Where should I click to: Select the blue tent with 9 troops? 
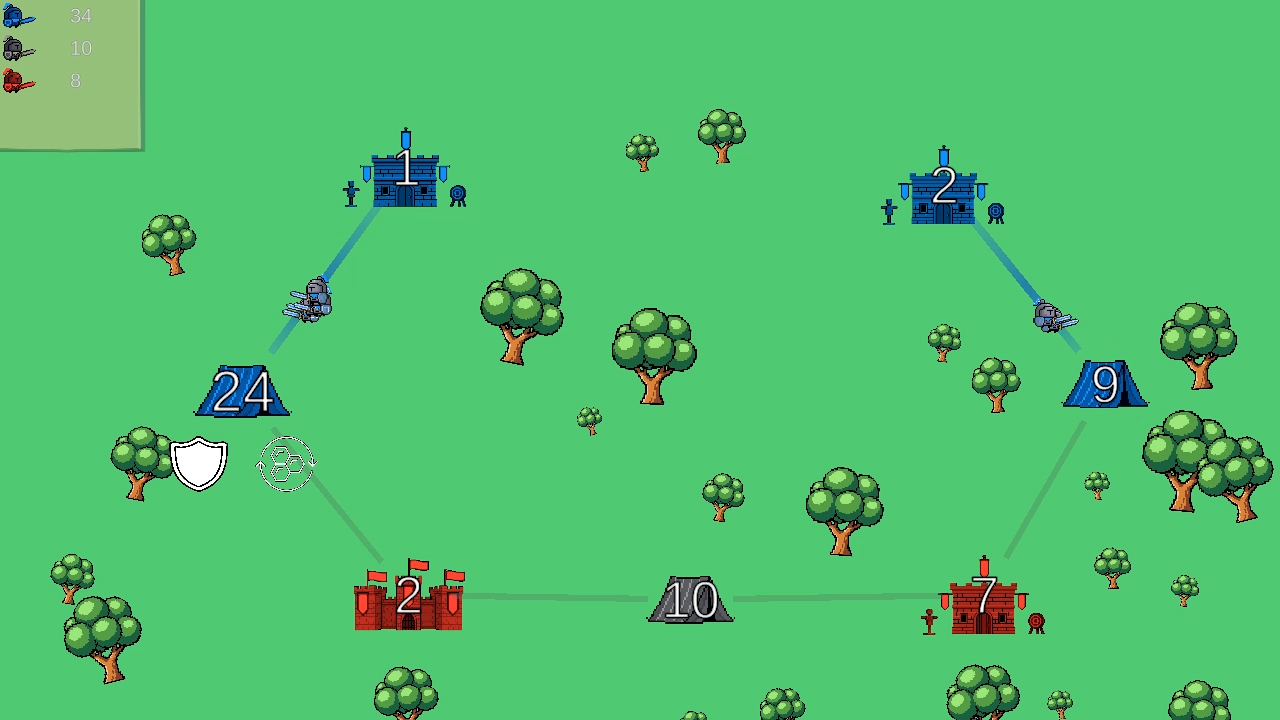(x=1104, y=385)
